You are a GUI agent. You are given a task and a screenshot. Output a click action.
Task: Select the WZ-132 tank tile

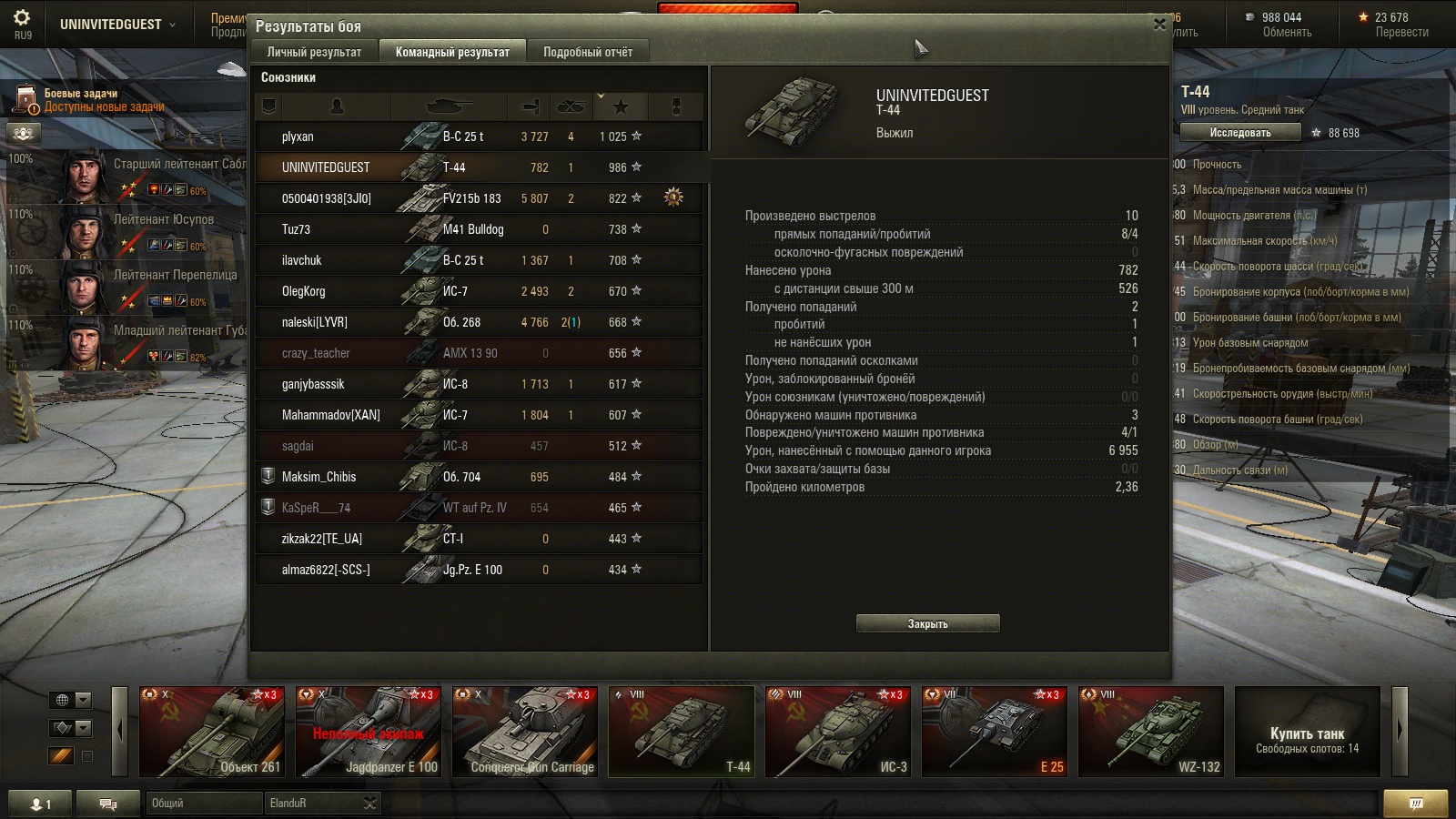pyautogui.click(x=1151, y=732)
